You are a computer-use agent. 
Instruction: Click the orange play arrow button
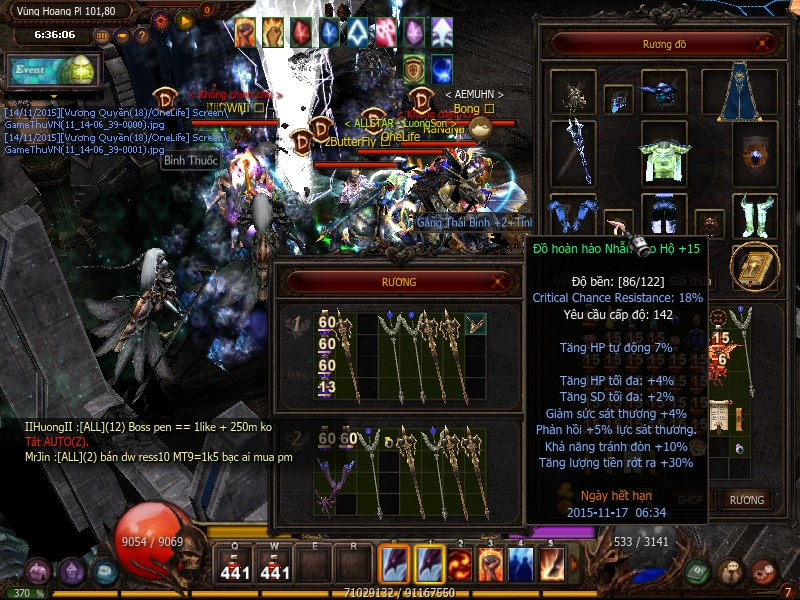tap(184, 19)
